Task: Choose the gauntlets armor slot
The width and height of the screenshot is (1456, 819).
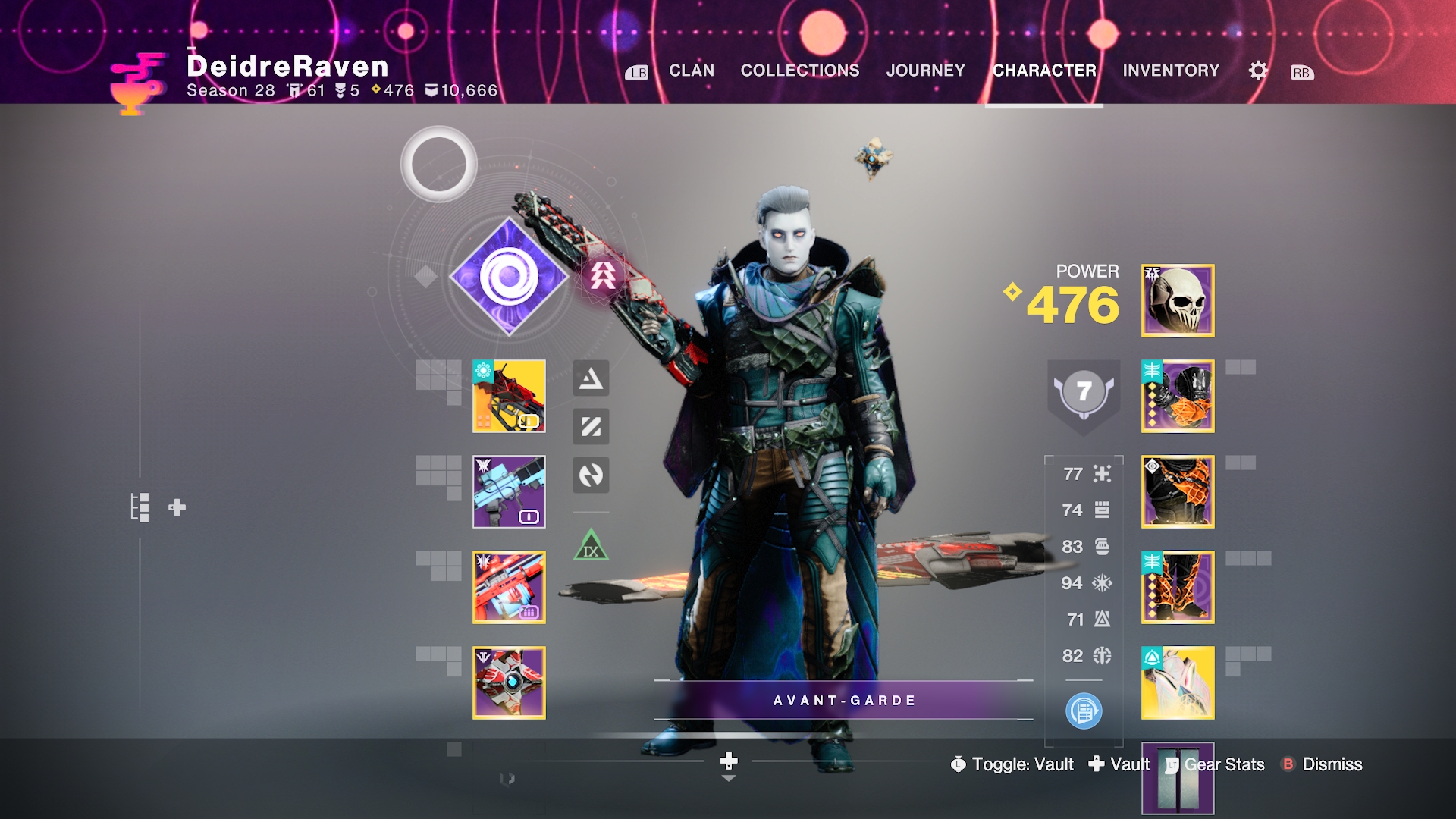Action: (x=1178, y=396)
